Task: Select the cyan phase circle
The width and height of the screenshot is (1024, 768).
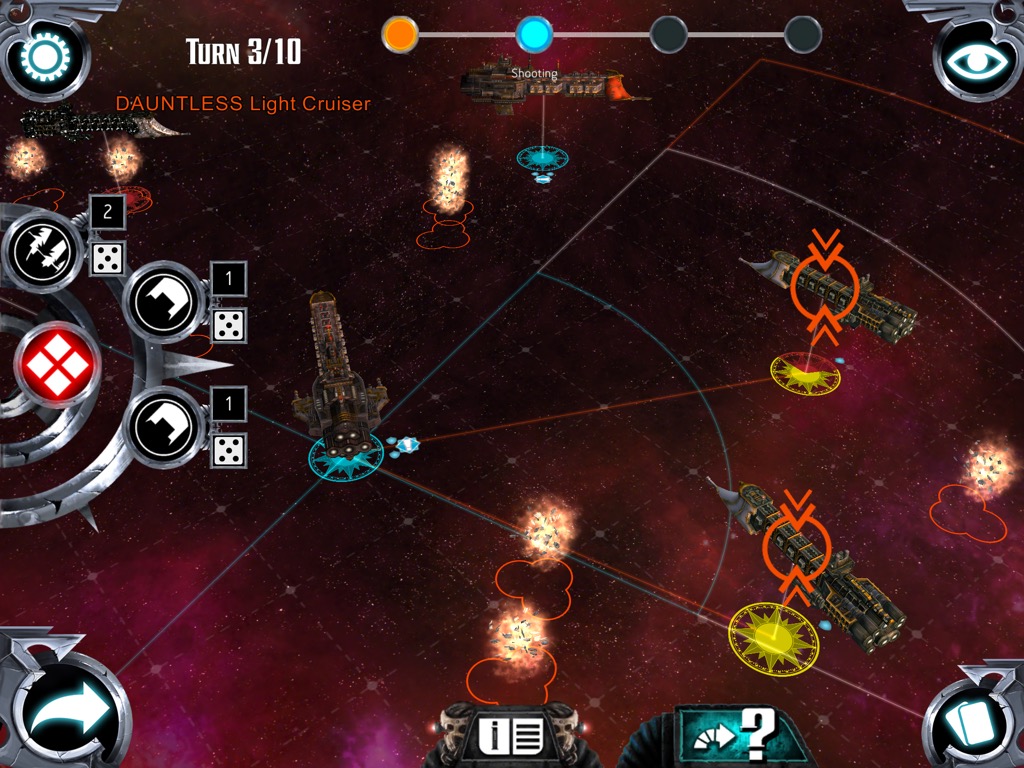Action: 534,35
